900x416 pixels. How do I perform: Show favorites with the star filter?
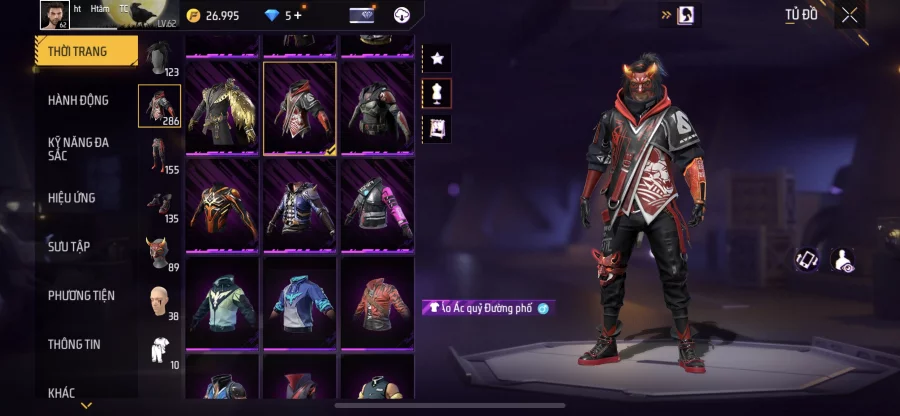point(437,58)
